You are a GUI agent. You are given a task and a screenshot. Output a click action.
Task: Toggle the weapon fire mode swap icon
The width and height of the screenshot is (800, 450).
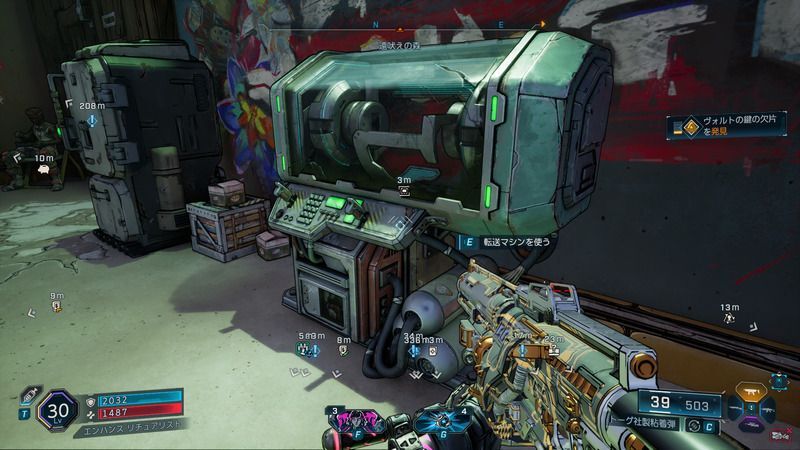694,426
